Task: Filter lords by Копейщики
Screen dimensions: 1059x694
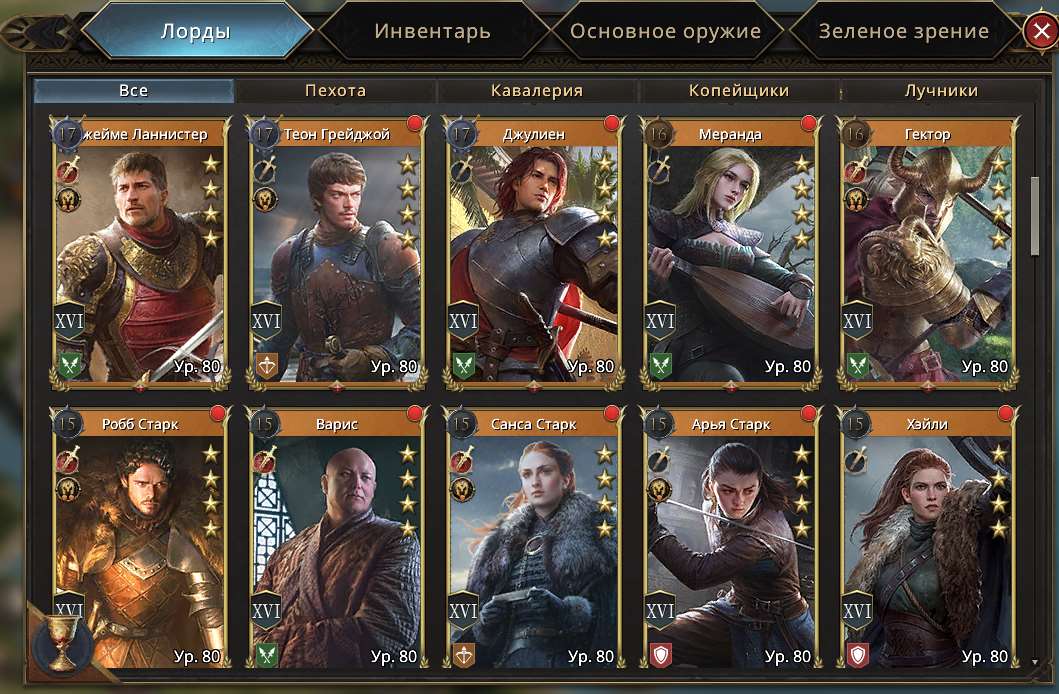Action: [x=739, y=91]
